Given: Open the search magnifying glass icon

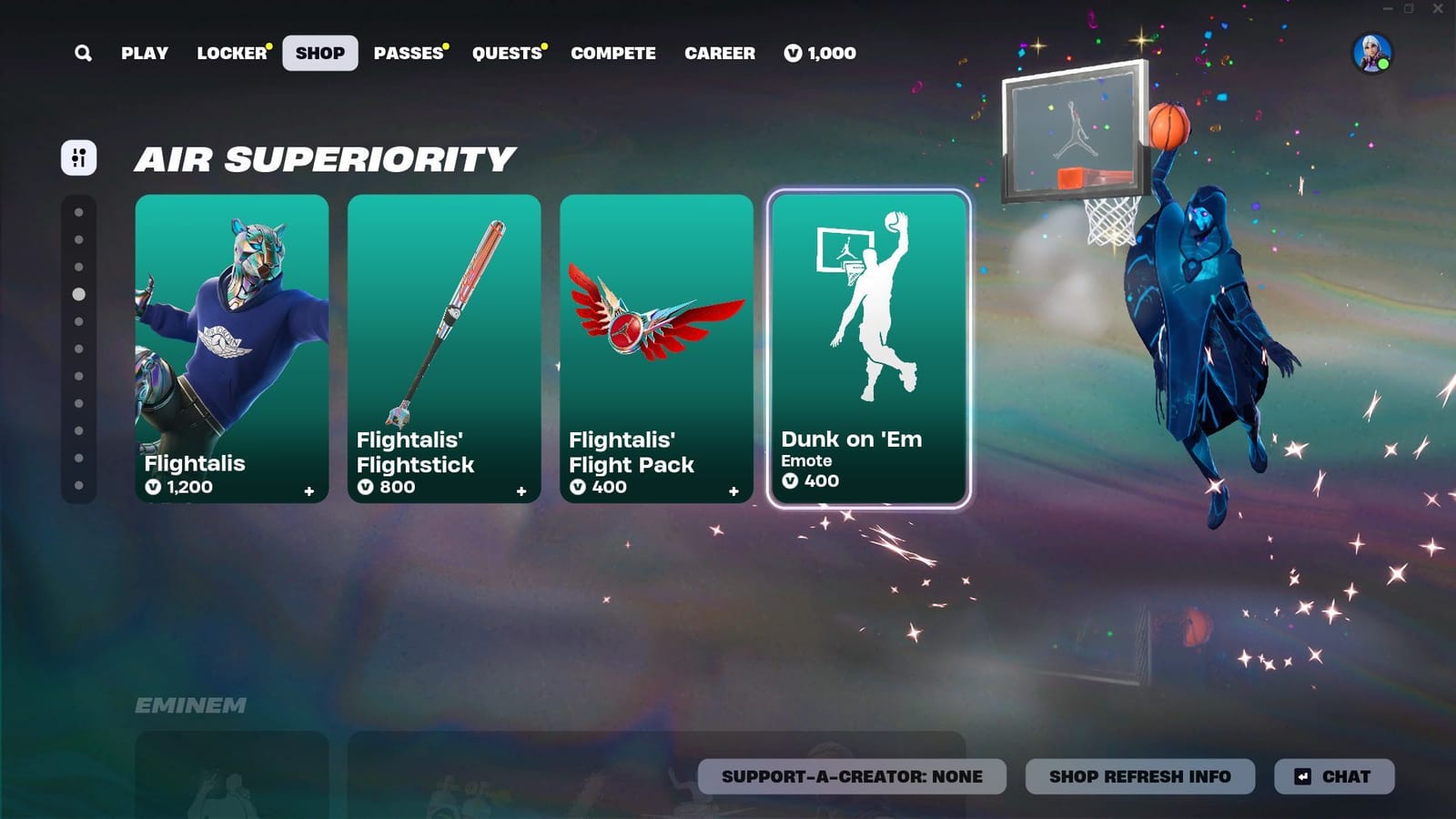Looking at the screenshot, I should [83, 53].
